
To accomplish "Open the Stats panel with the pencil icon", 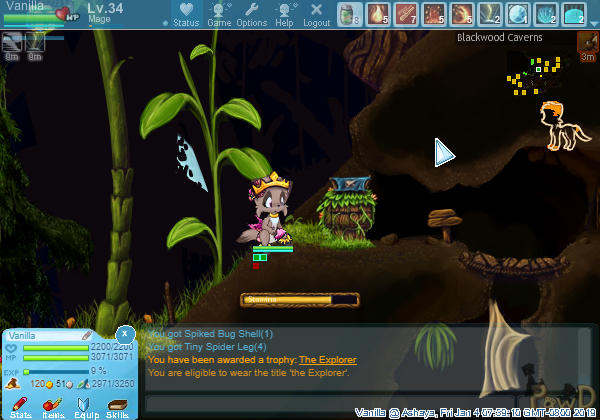I will pos(20,405).
